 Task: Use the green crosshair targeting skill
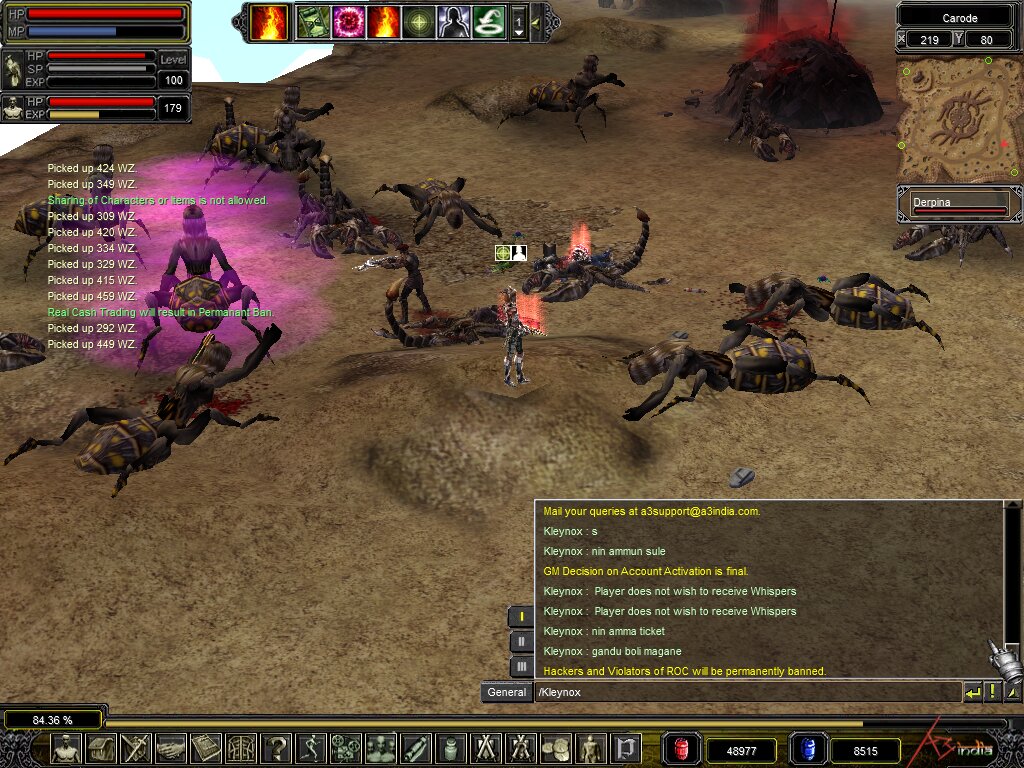tap(418, 21)
